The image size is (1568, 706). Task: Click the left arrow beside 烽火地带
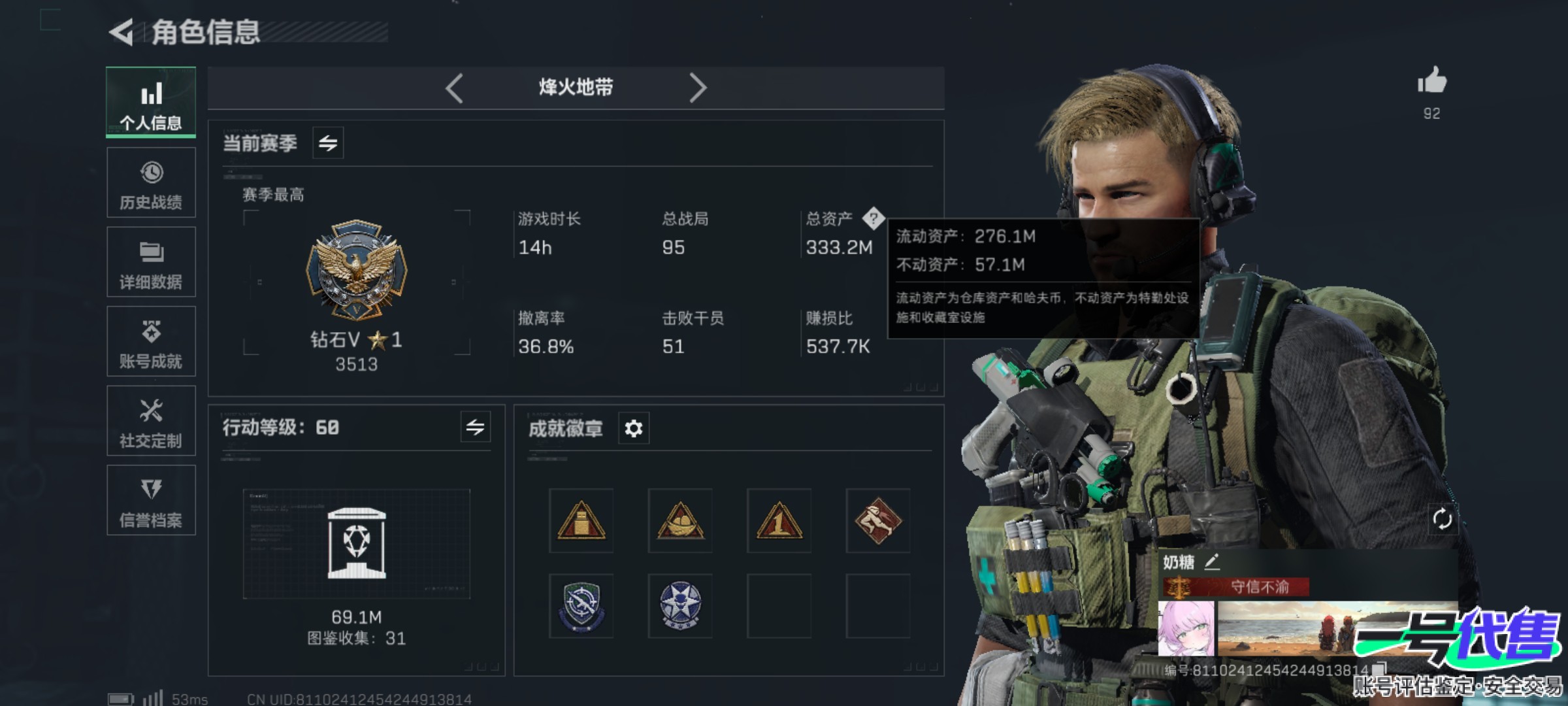454,88
